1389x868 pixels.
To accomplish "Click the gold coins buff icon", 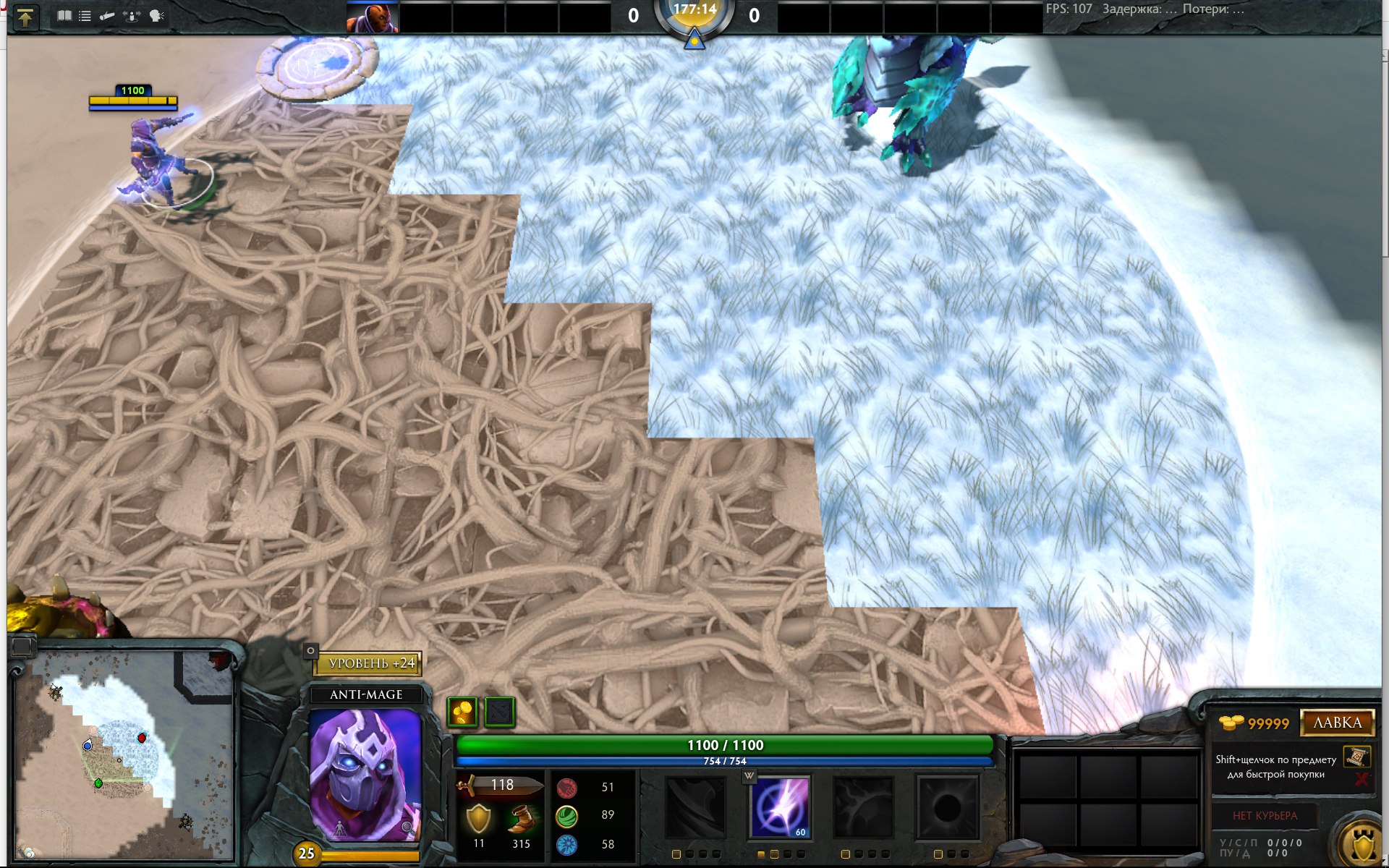I will [x=462, y=712].
